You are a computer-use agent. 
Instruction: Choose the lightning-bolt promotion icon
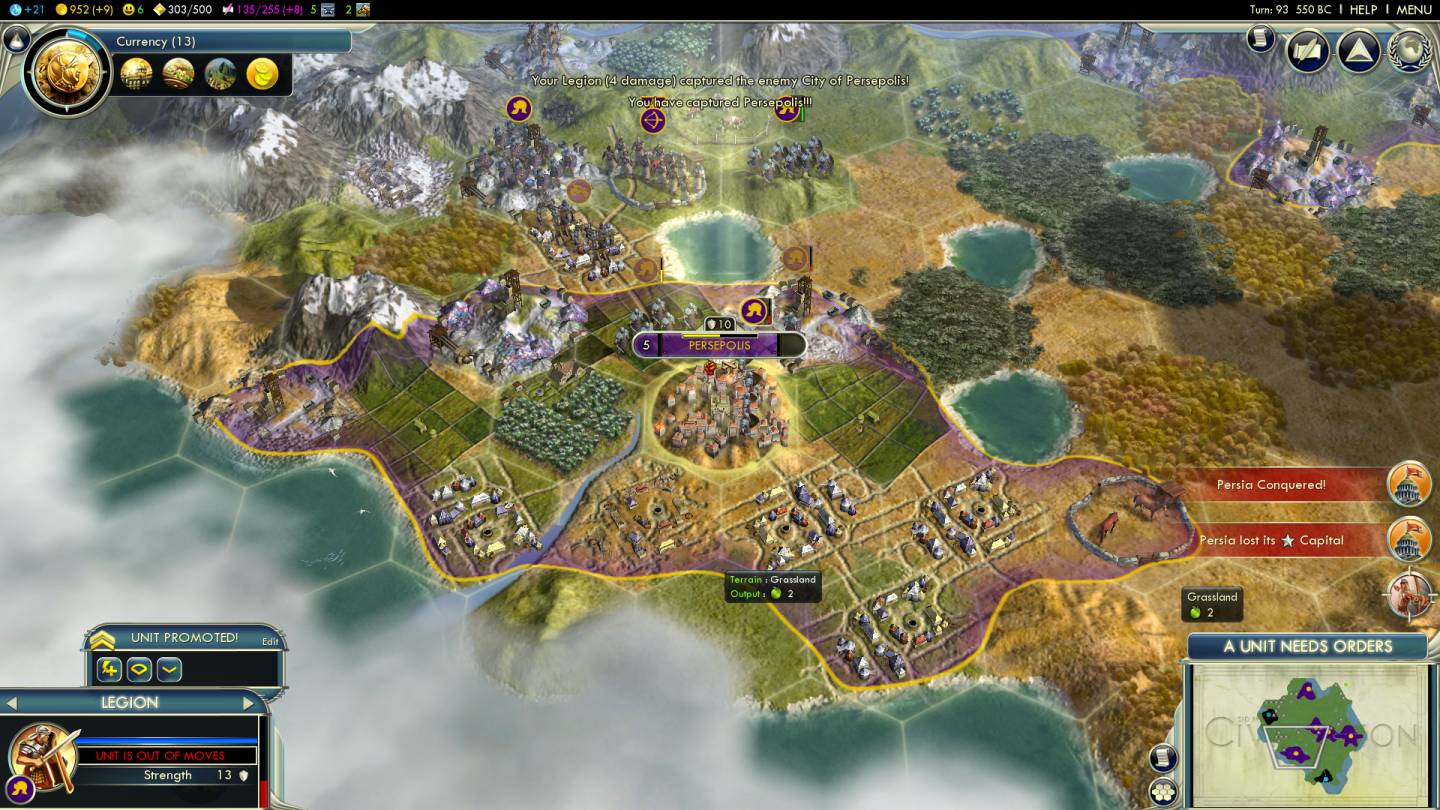[110, 670]
